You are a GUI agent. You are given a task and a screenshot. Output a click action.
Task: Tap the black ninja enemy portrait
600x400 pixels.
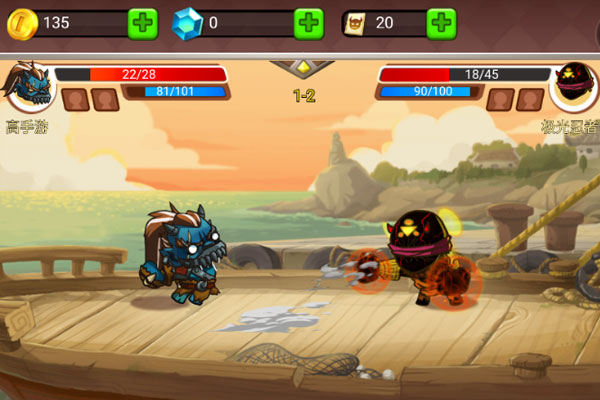[x=575, y=87]
